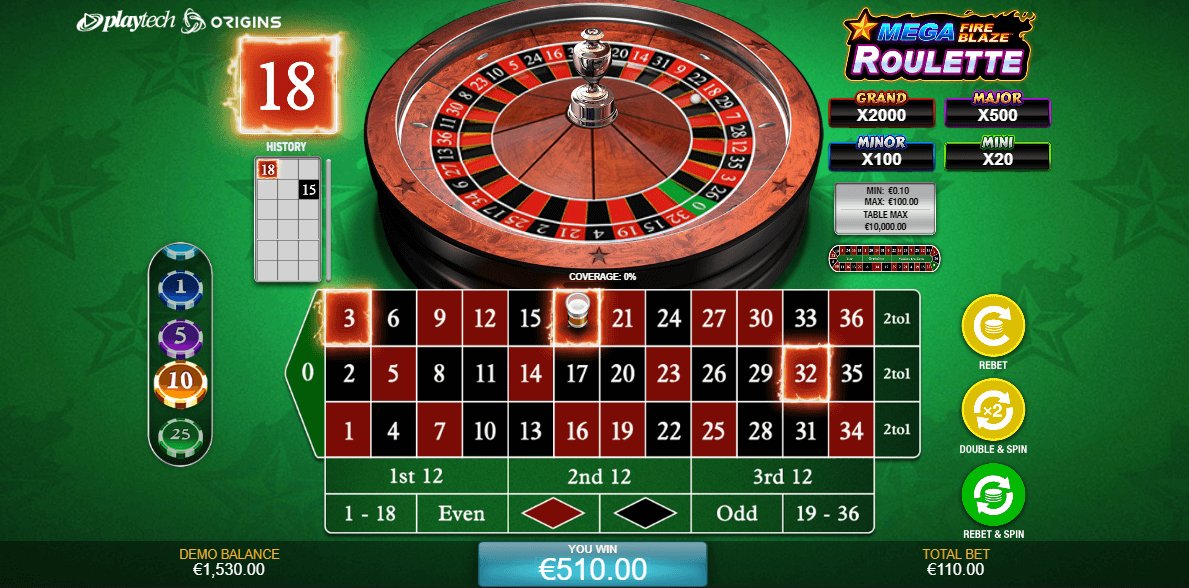1189x588 pixels.
Task: Place a chip on Odd
Action: point(736,514)
